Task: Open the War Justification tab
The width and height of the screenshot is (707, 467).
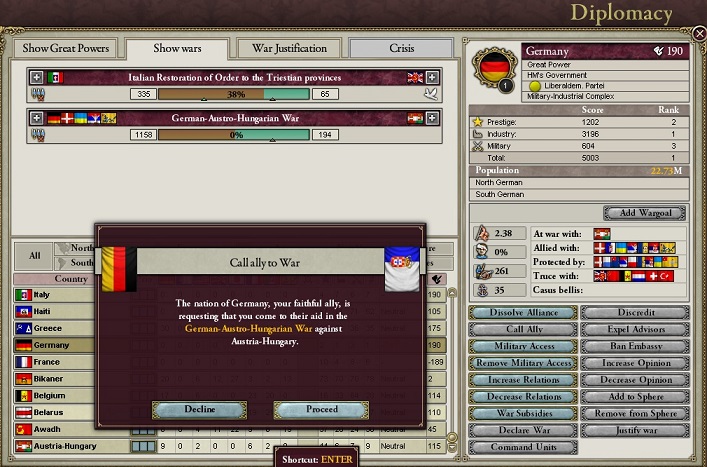Action: pyautogui.click(x=289, y=48)
